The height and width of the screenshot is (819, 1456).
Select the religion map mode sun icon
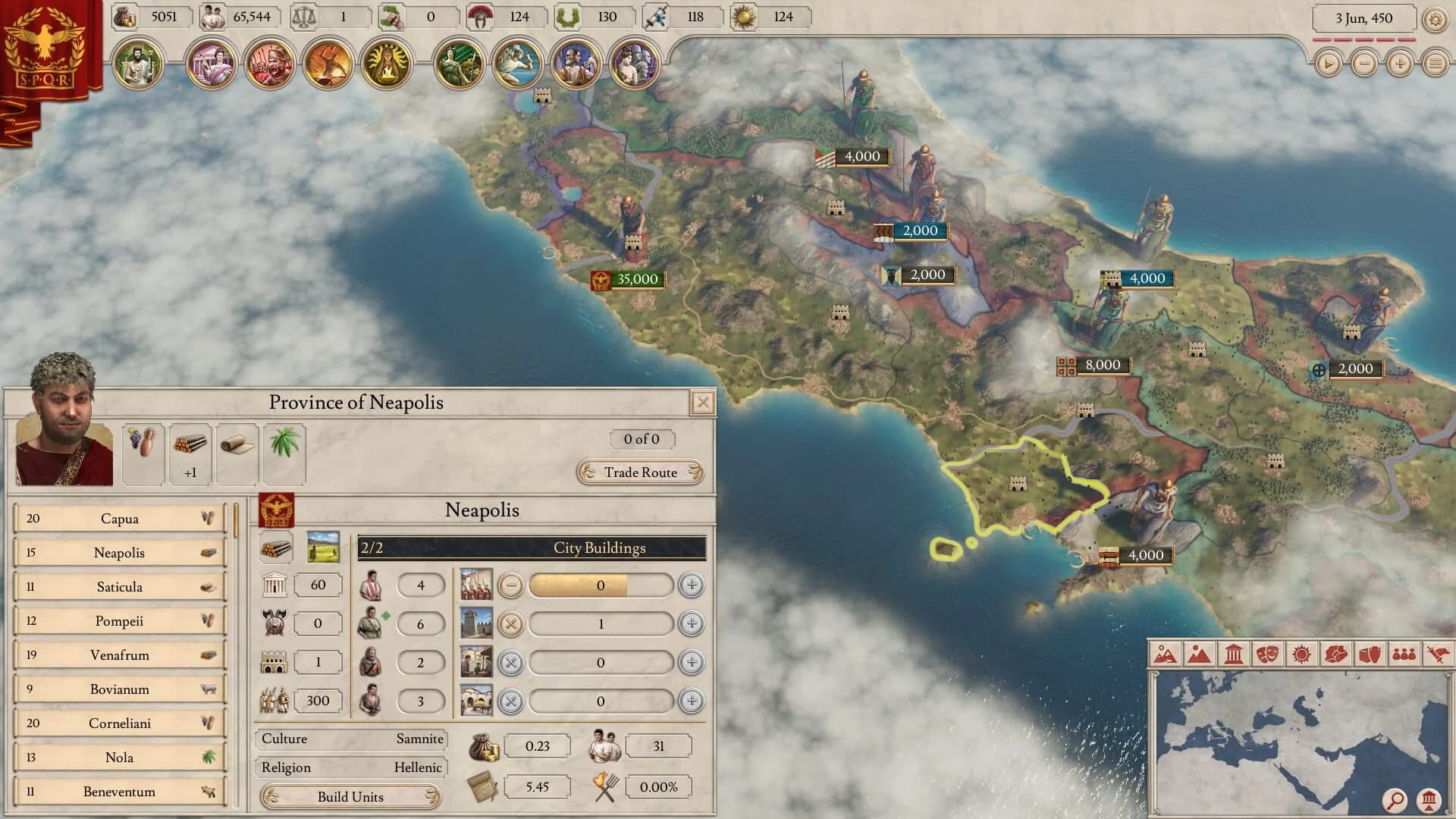click(x=1301, y=653)
